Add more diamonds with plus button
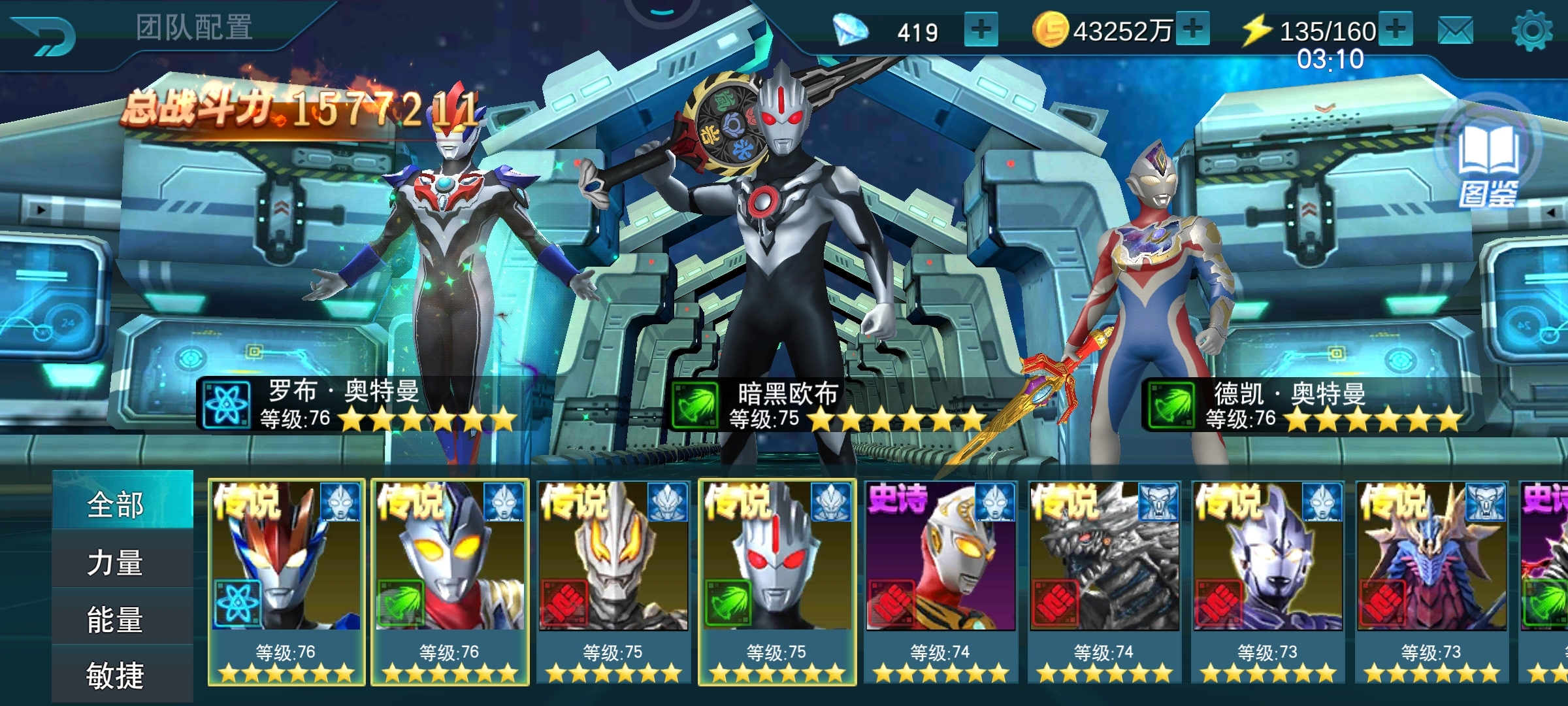 pyautogui.click(x=981, y=30)
